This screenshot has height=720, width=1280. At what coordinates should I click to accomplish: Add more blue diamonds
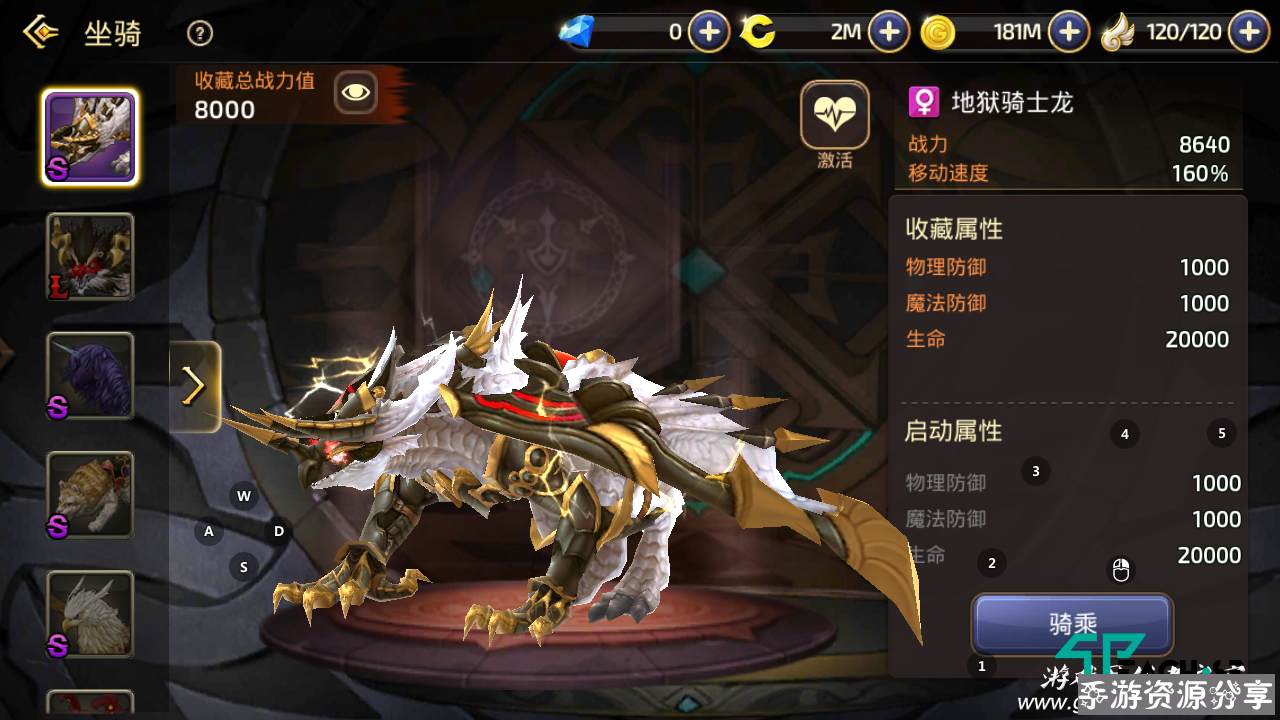pyautogui.click(x=709, y=32)
